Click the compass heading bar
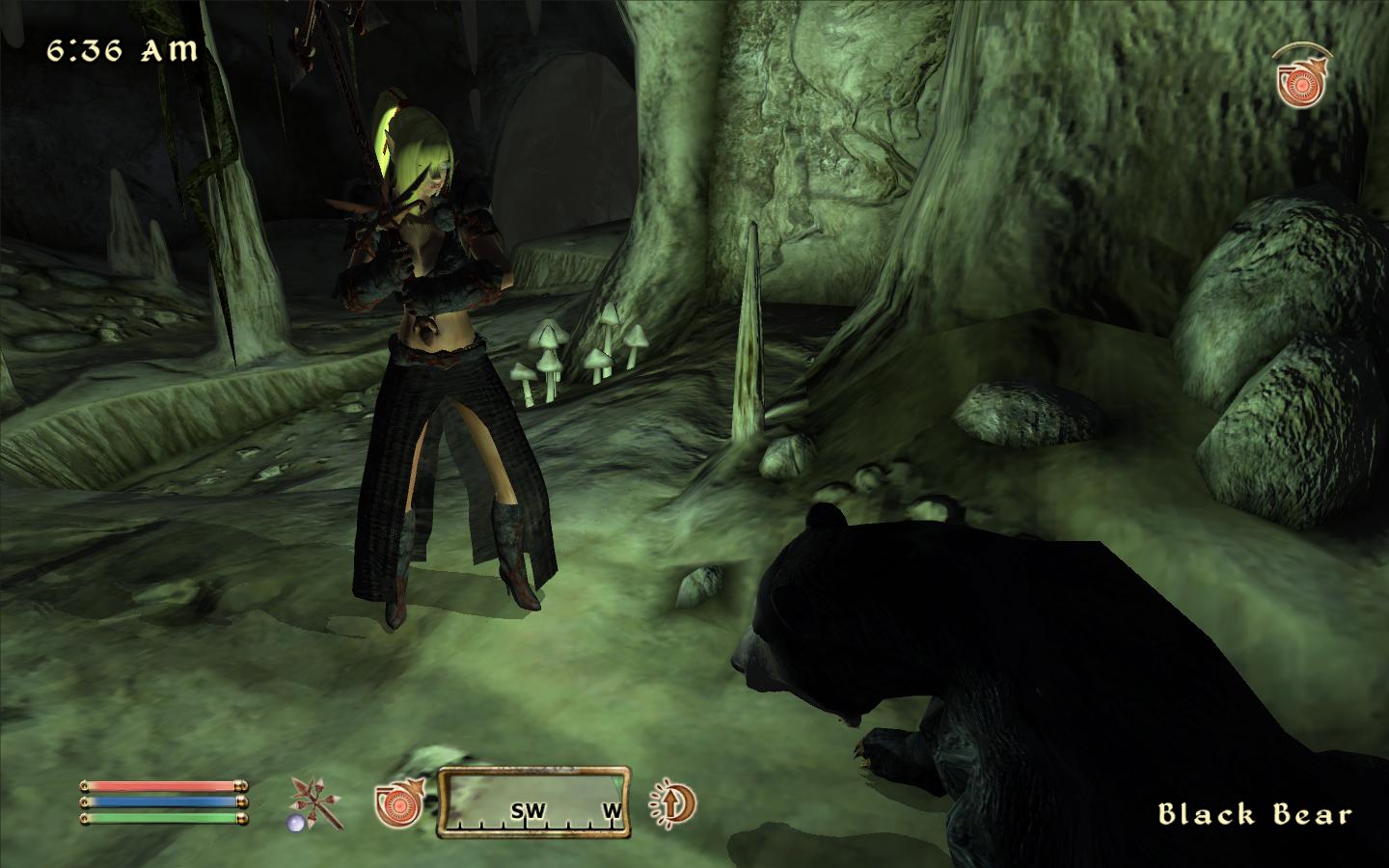Viewport: 1389px width, 868px height. coord(533,801)
